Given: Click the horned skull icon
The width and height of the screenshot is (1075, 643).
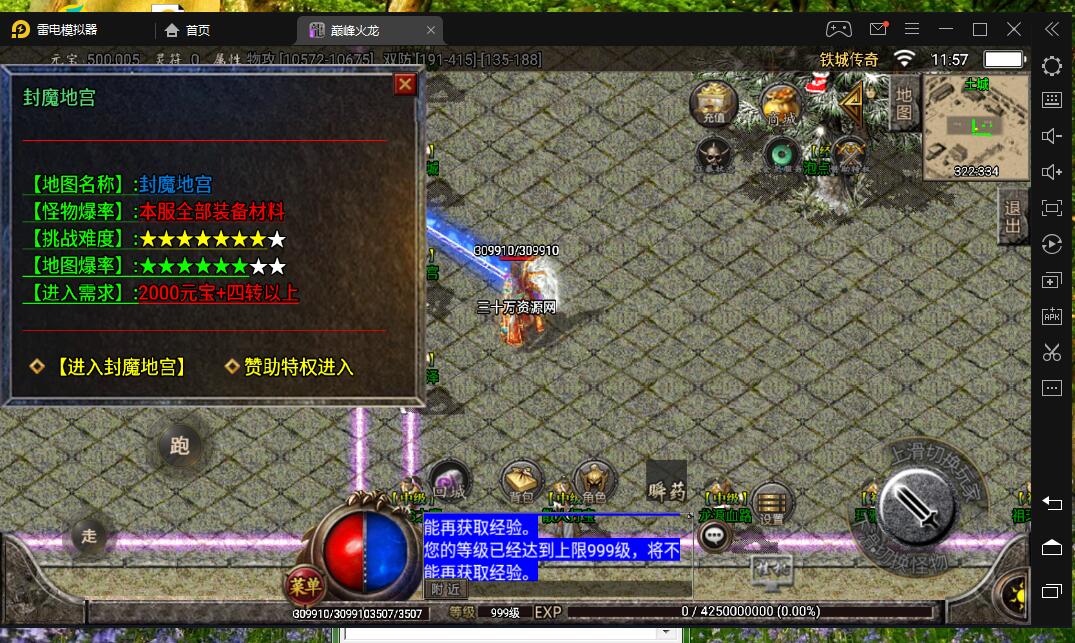Looking at the screenshot, I should 714,155.
